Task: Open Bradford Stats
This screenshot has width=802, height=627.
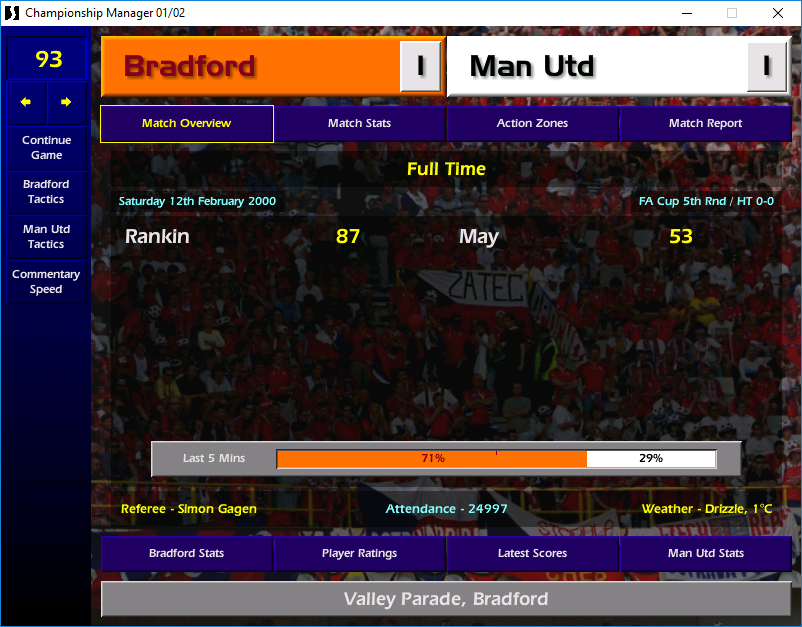Action: [186, 553]
